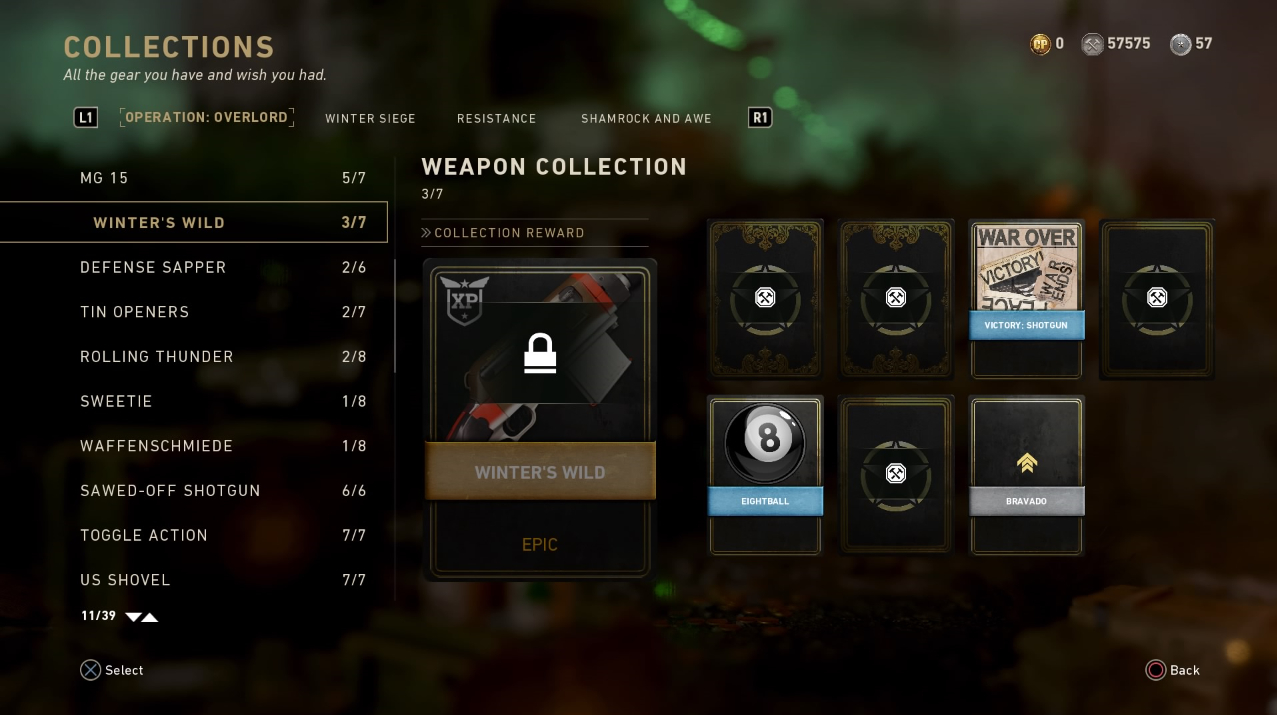Open the Defense Sapper collection
1277x715 pixels.
point(193,267)
